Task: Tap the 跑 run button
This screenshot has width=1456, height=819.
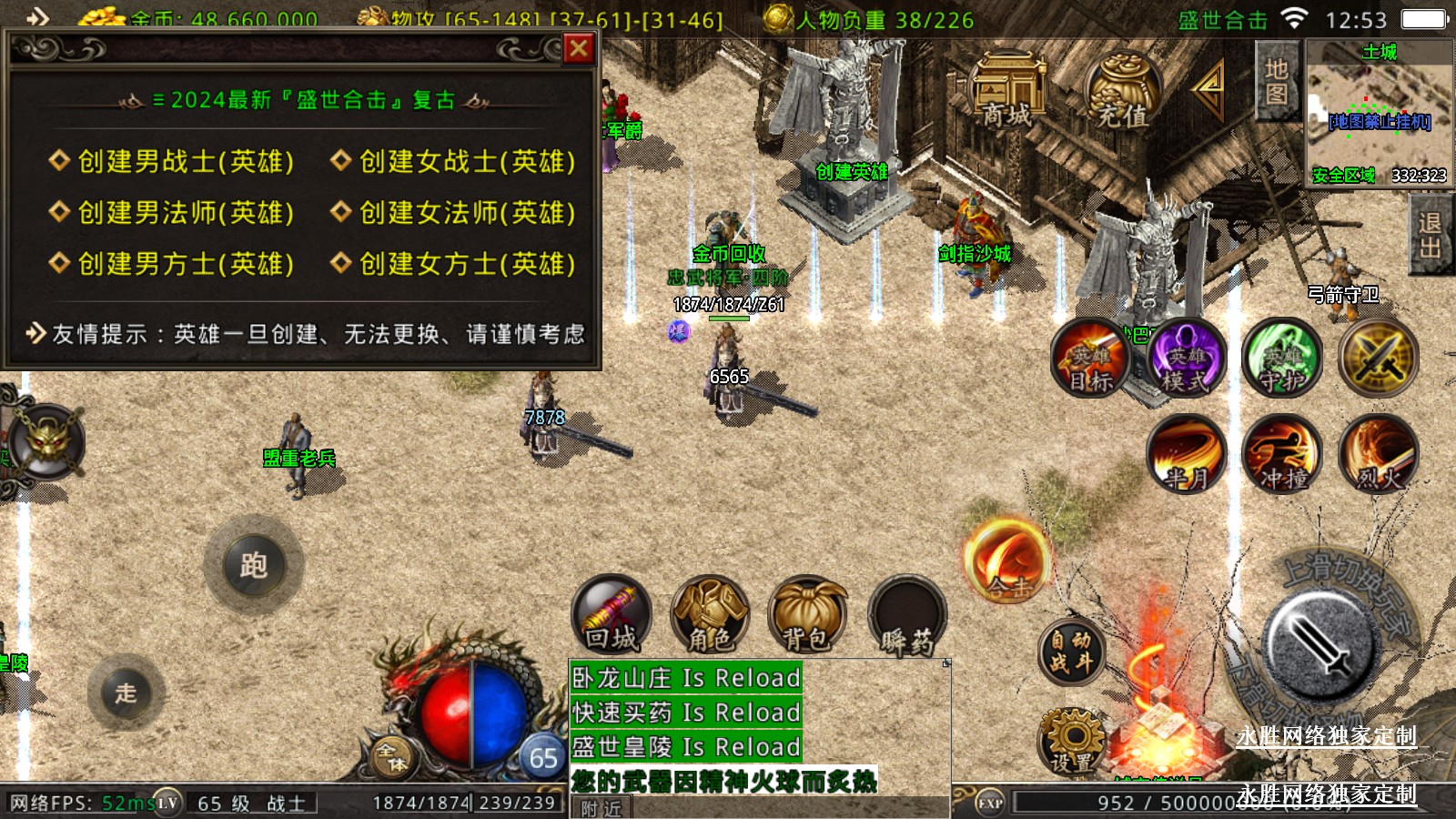Action: pos(254,565)
